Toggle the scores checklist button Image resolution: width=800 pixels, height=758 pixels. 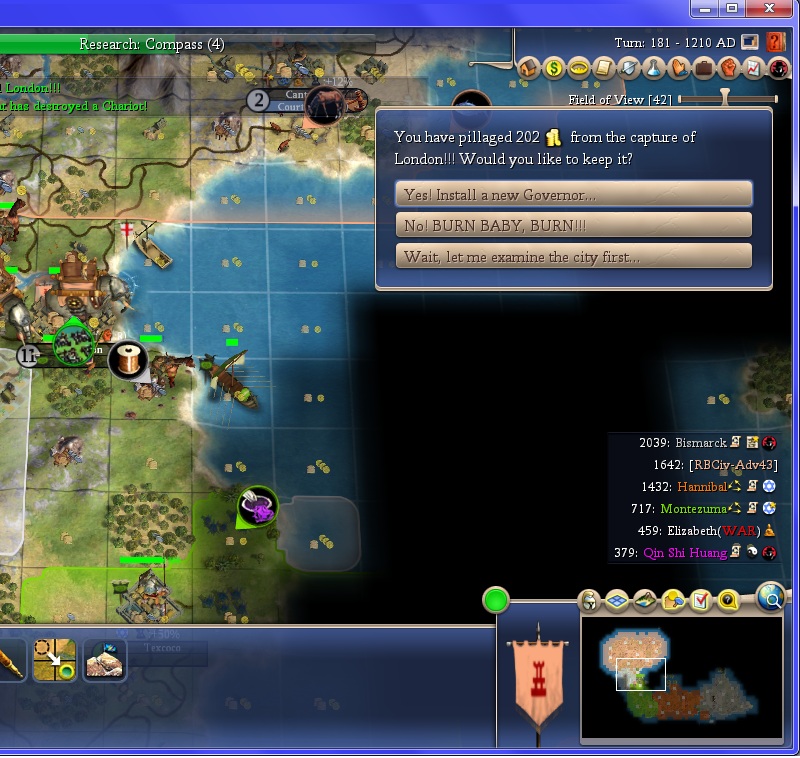700,600
